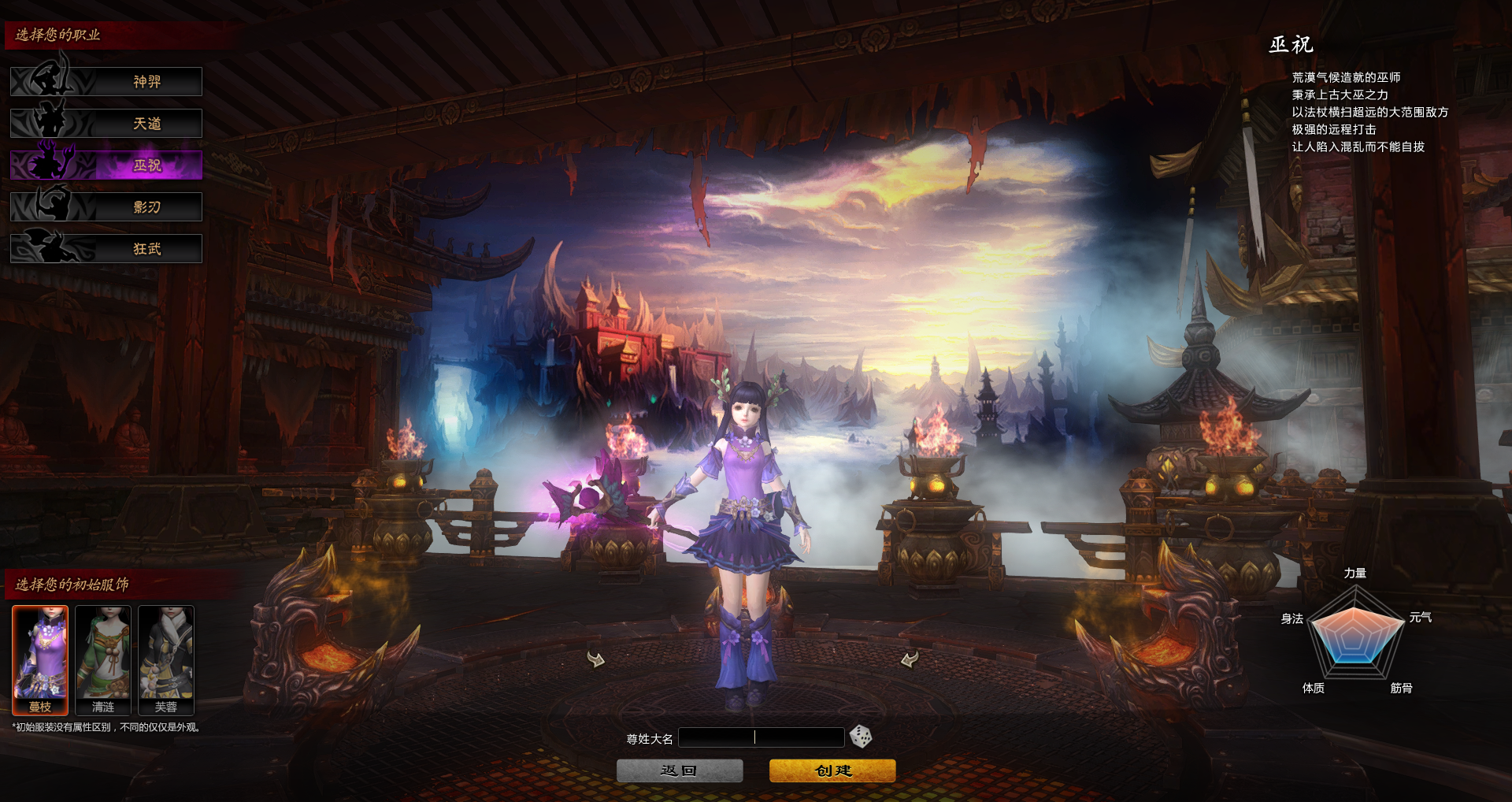This screenshot has width=1512, height=802.
Task: Go back with the 返回 button
Action: click(x=680, y=770)
